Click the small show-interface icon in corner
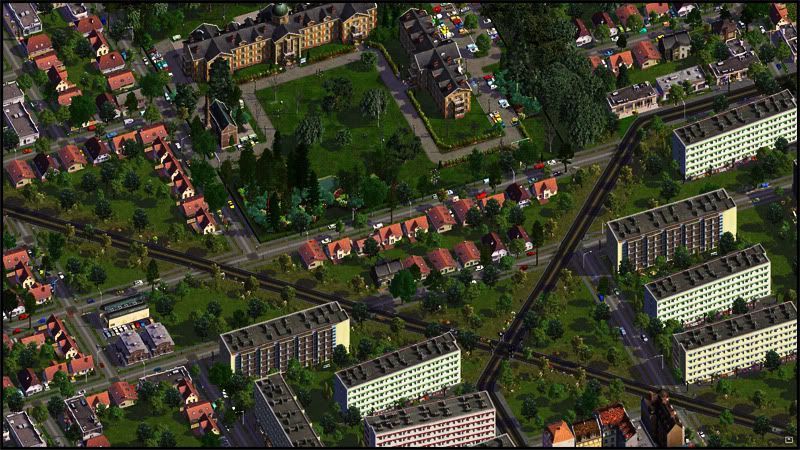Screen dimensions: 800x450 tap(788, 438)
